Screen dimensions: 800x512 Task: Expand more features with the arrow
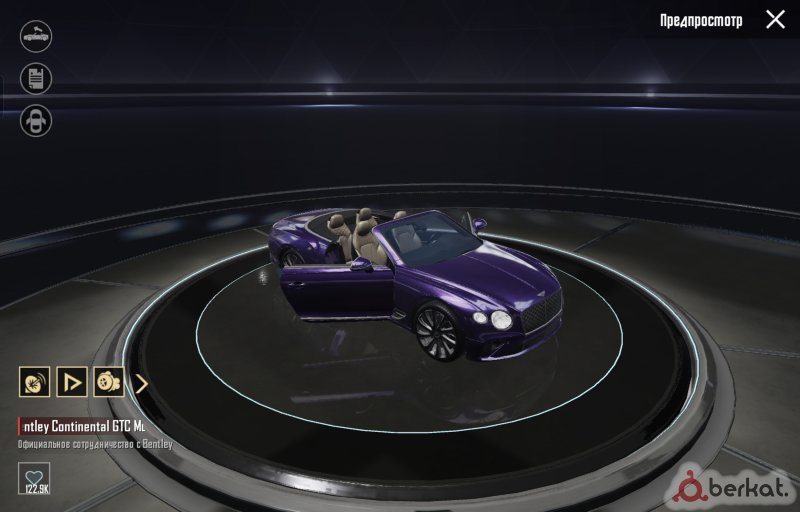point(141,382)
